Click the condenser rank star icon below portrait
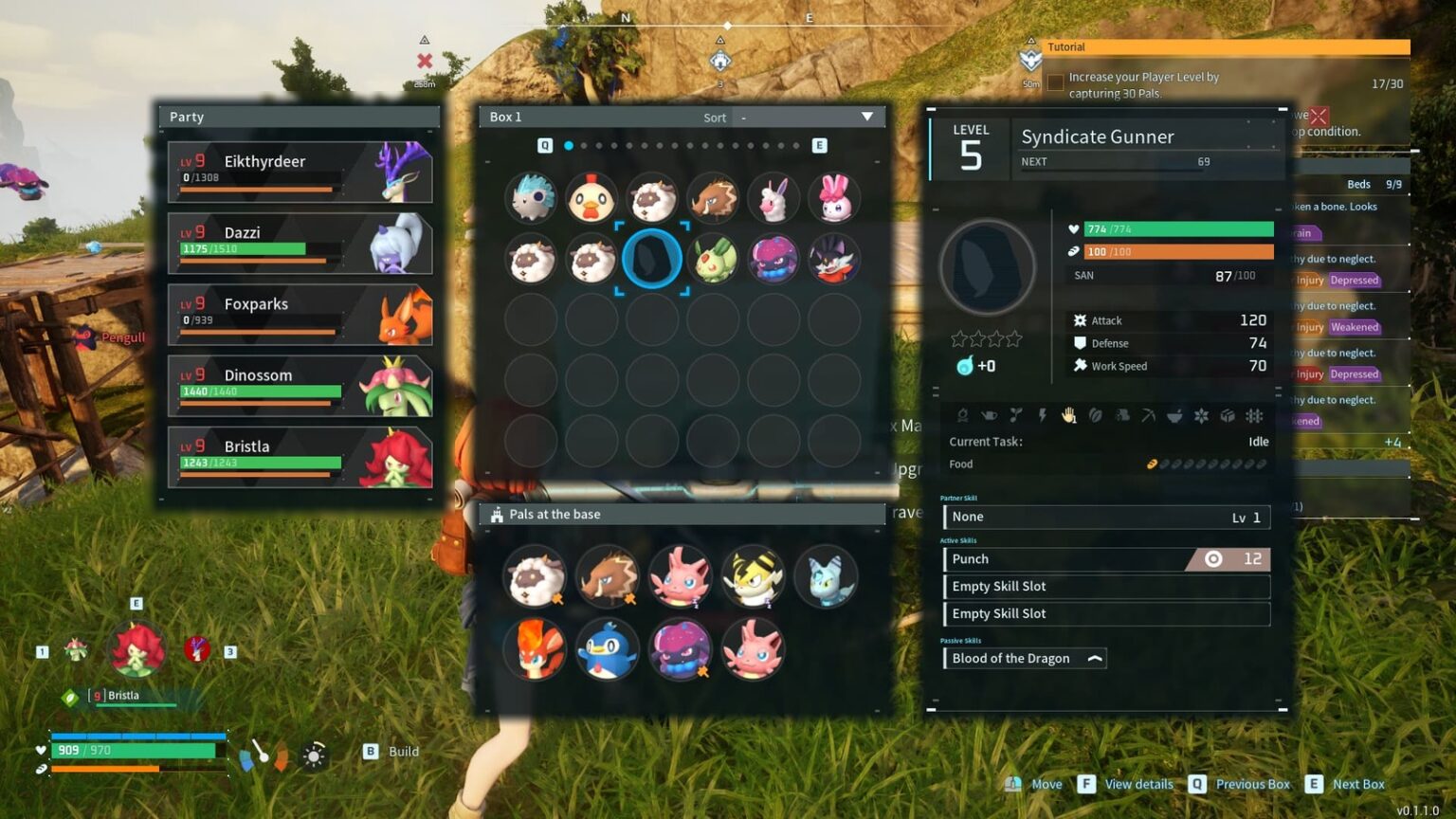 [963, 365]
